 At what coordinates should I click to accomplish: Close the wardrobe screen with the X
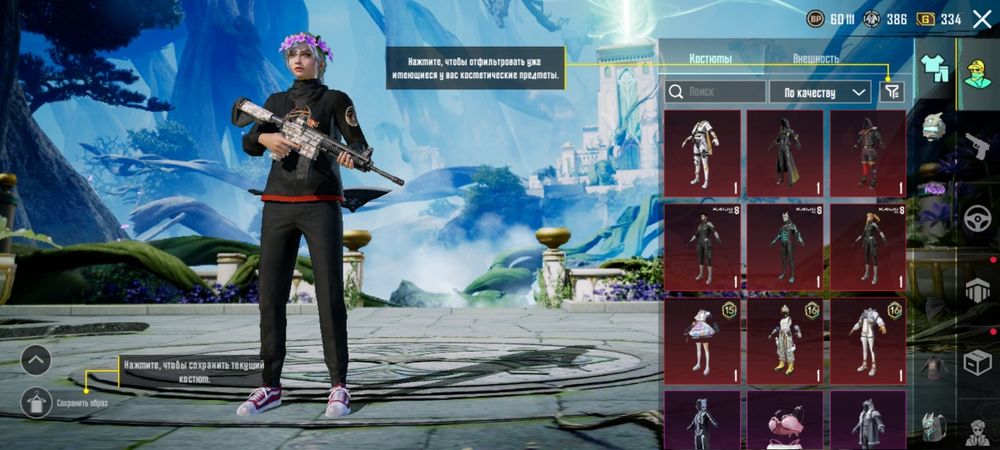[981, 19]
